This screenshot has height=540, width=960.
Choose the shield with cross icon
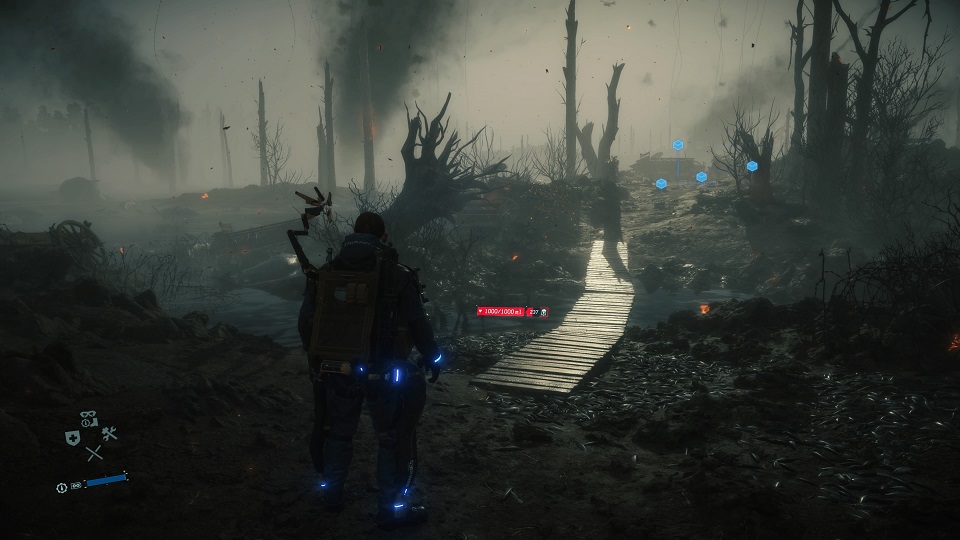click(x=73, y=437)
